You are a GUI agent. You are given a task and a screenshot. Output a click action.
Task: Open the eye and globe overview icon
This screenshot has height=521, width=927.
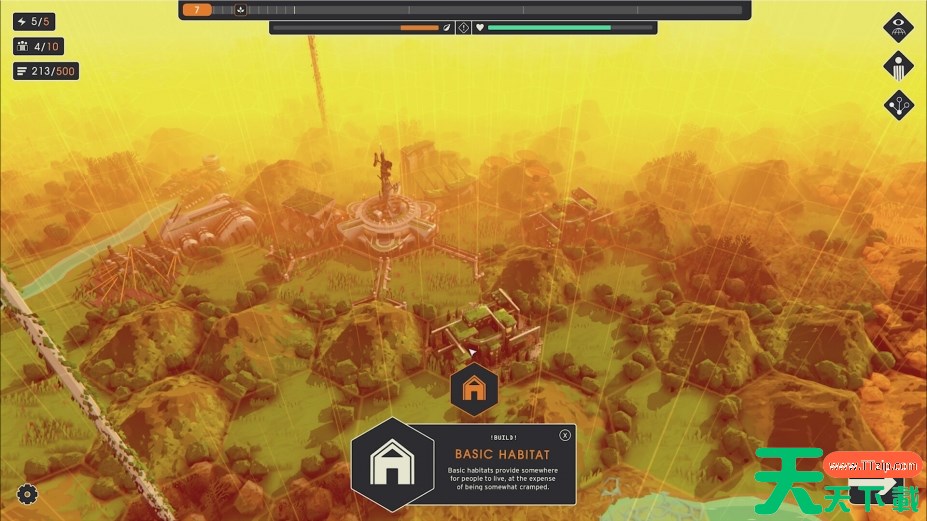click(898, 26)
